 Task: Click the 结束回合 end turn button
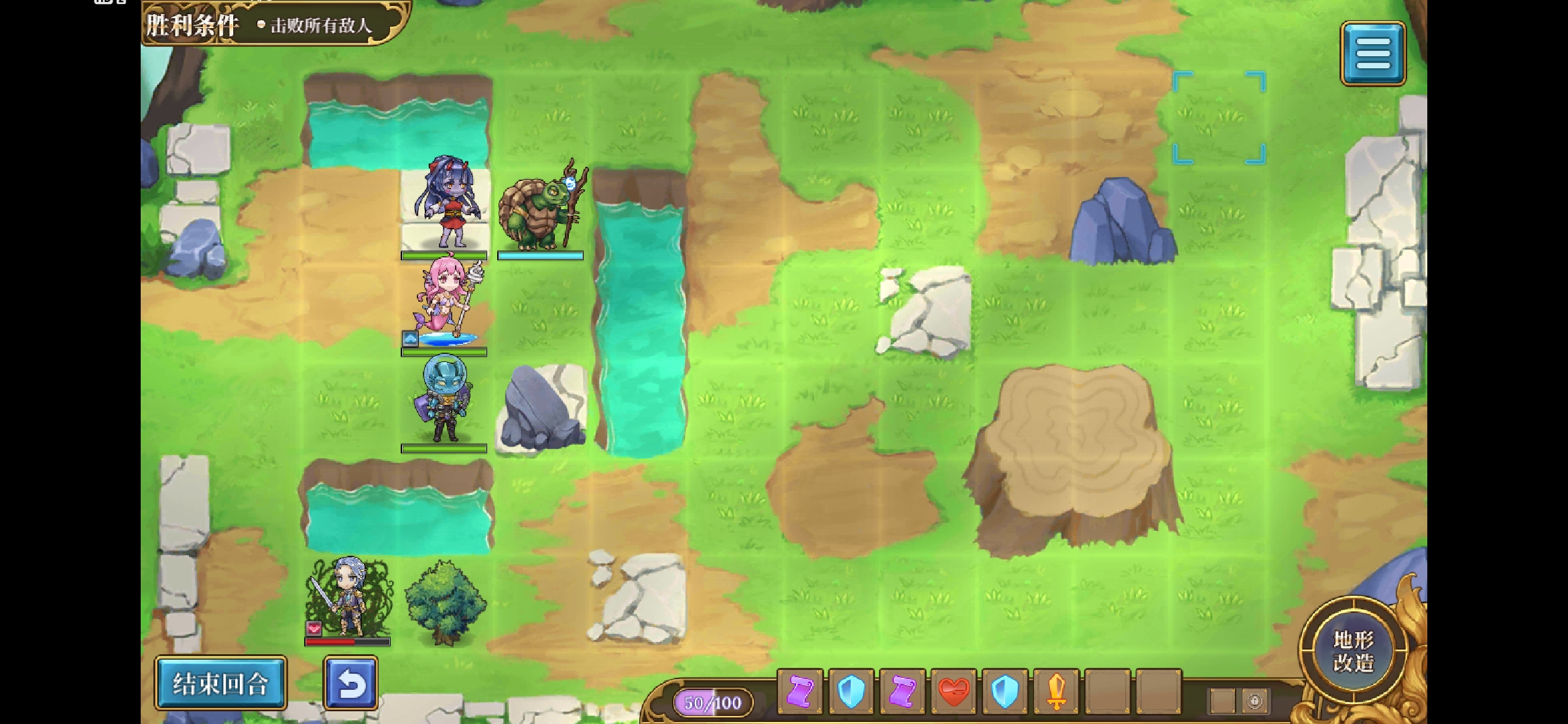(x=220, y=683)
